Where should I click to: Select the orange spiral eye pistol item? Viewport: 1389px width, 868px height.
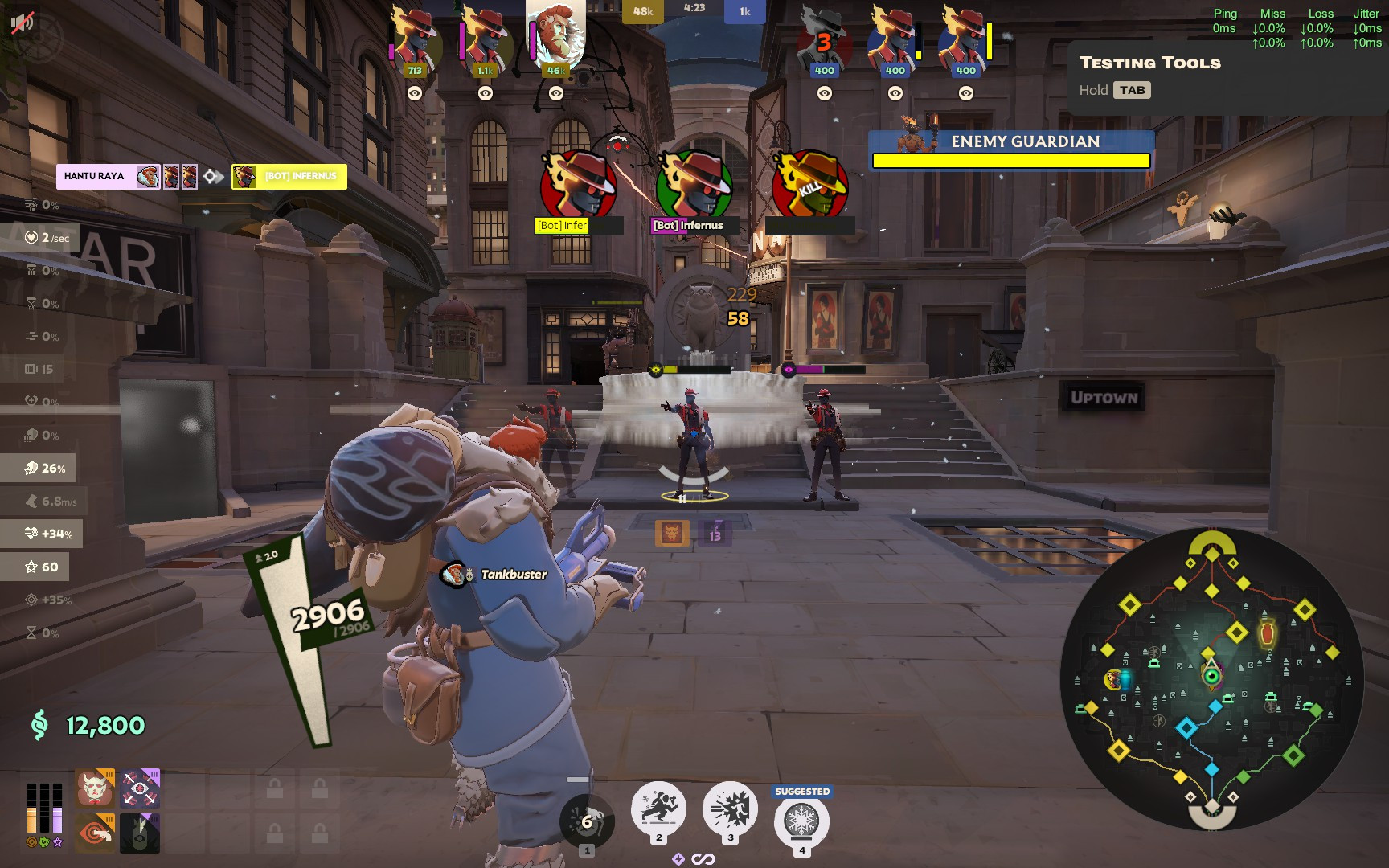click(93, 833)
